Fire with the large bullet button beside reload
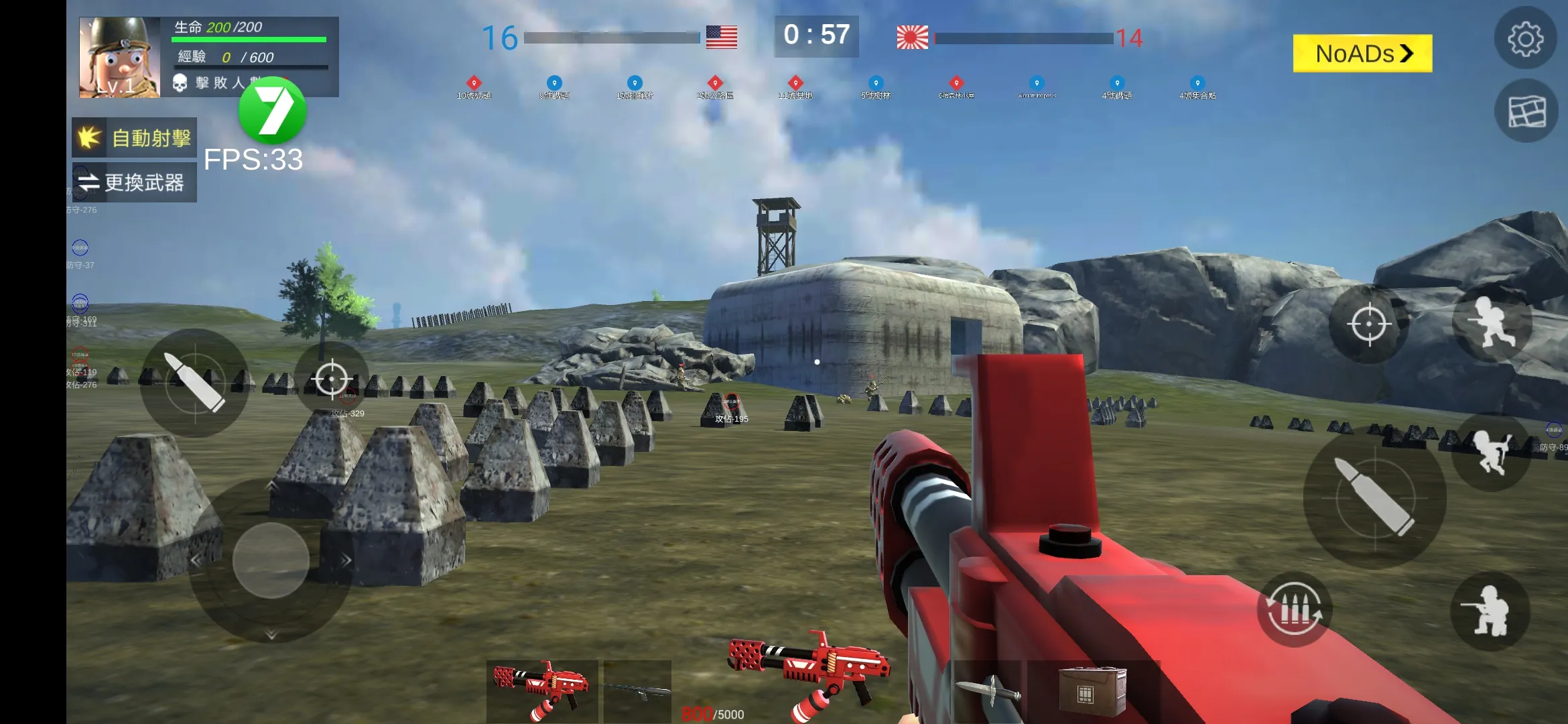 click(1374, 497)
